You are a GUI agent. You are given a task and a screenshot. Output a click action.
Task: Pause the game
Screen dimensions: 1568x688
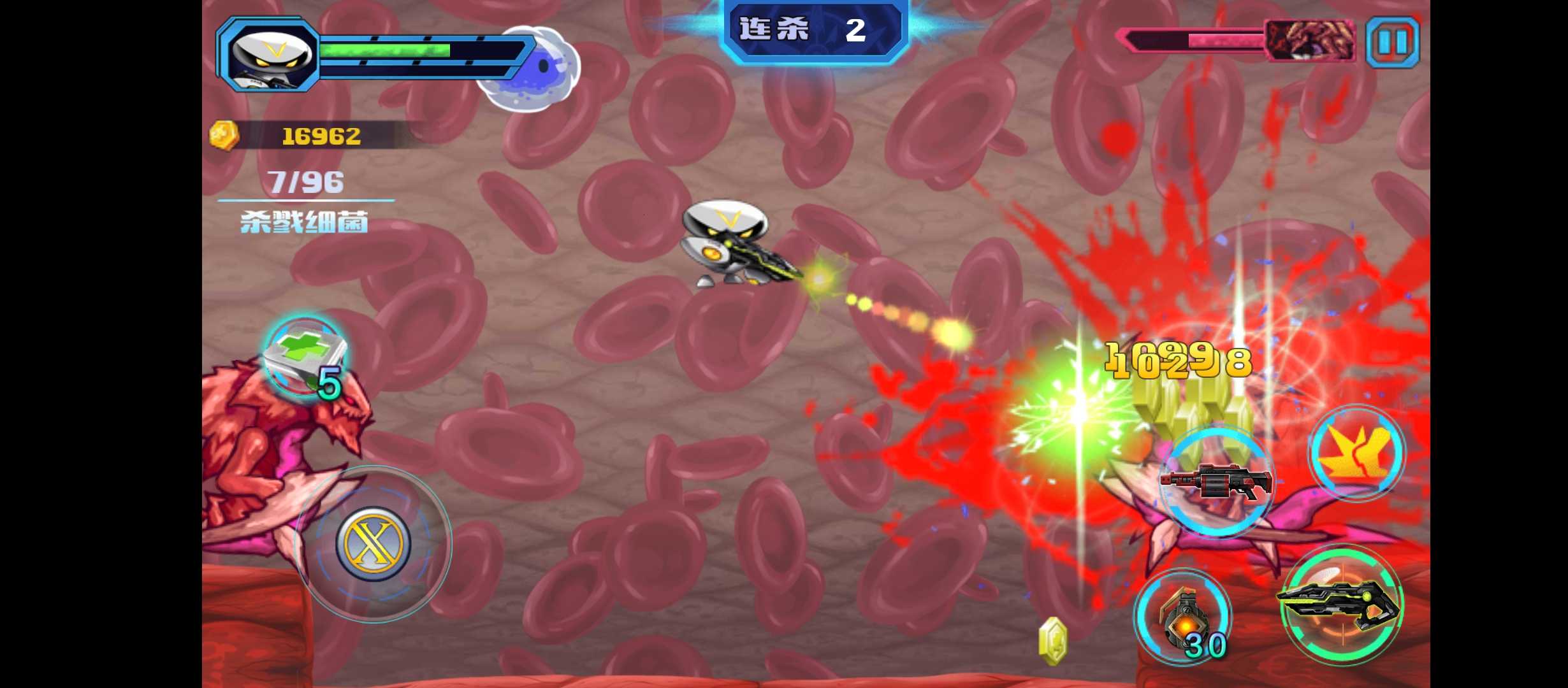tap(1393, 43)
